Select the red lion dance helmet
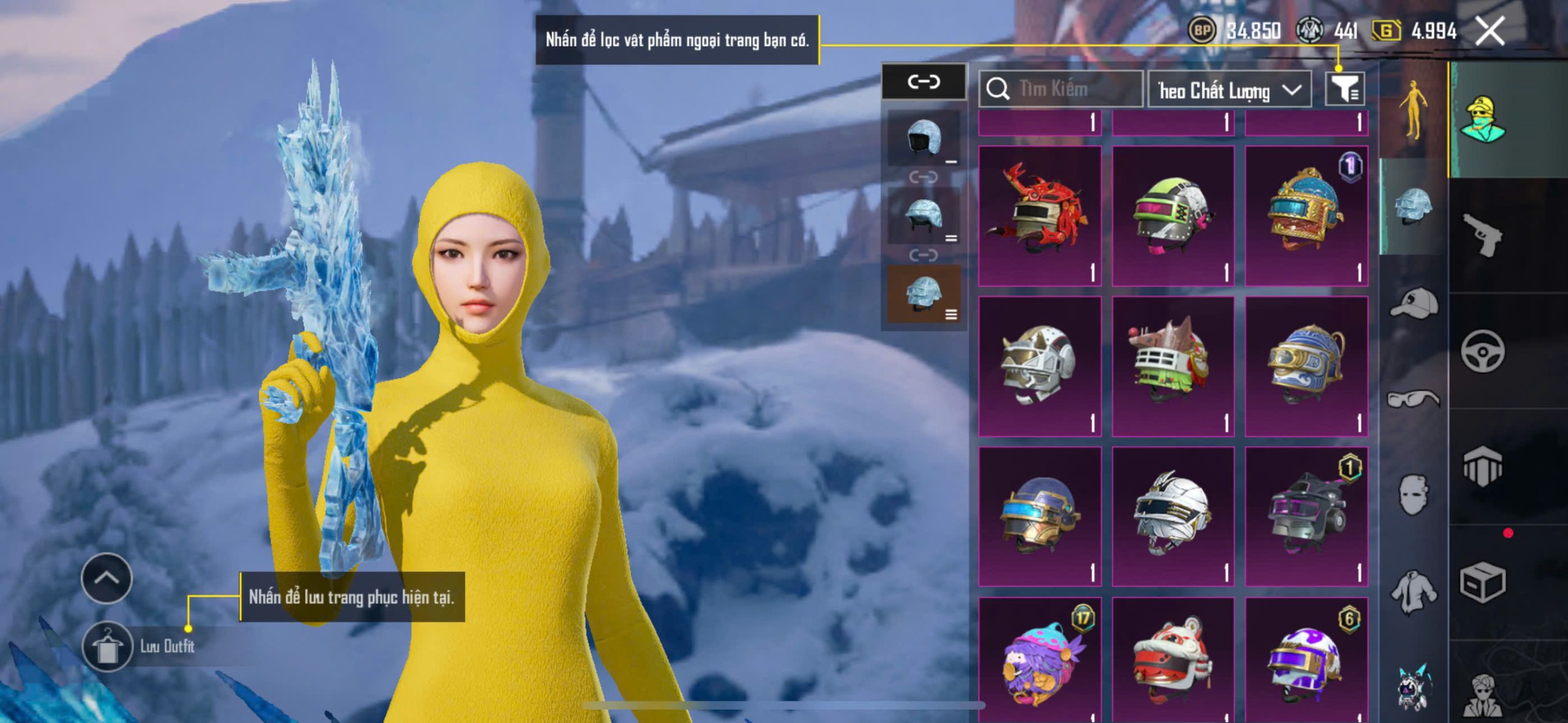Screen dimensions: 1568x723 (1172, 661)
